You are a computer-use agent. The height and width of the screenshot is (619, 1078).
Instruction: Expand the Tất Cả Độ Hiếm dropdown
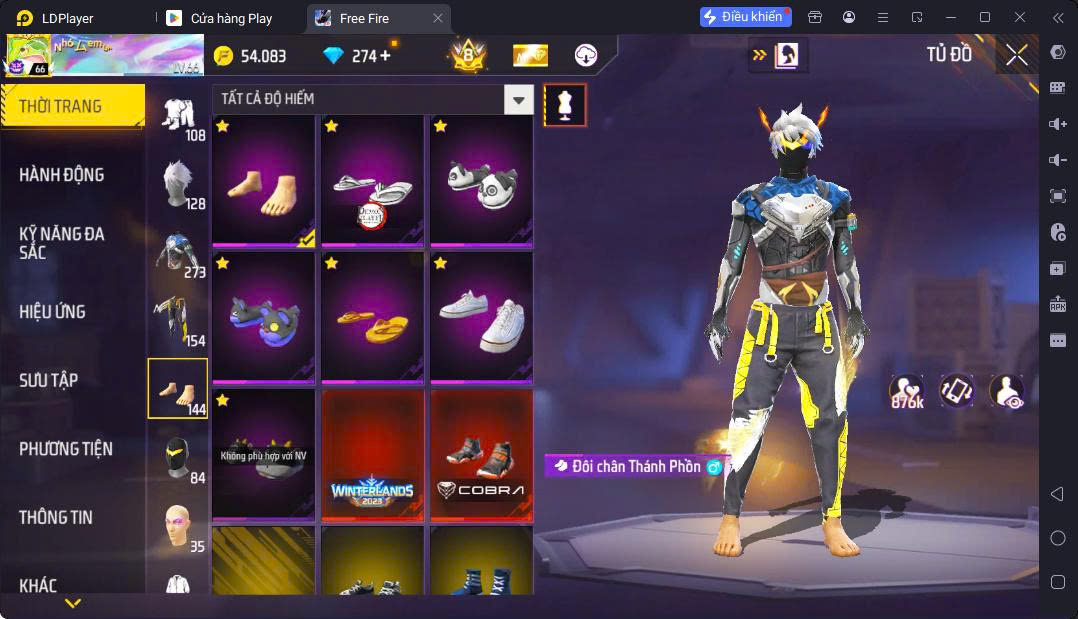518,99
